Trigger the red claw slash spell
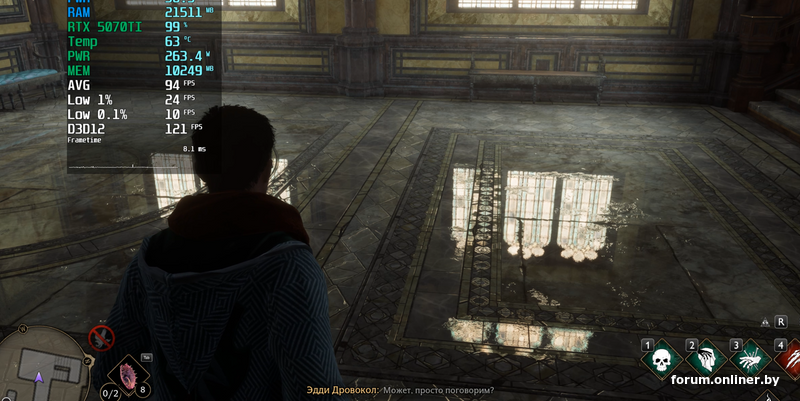 [788, 361]
